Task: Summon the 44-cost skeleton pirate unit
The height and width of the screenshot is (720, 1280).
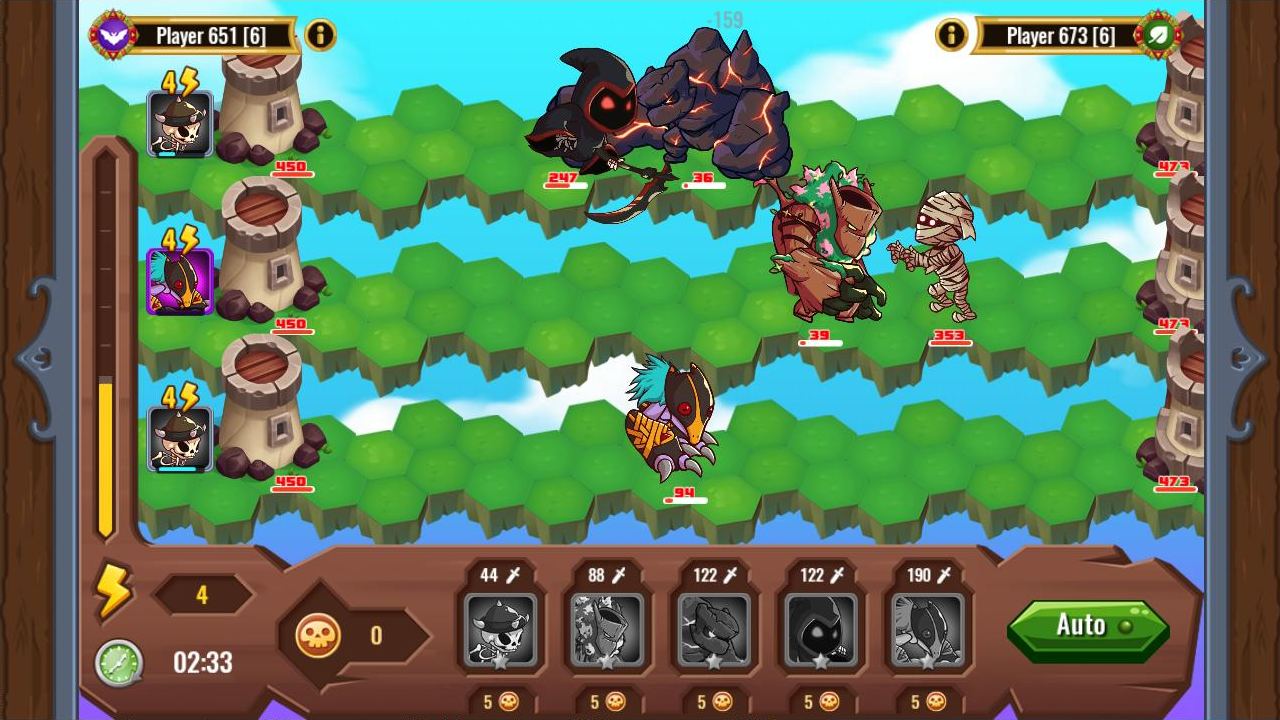Action: (x=500, y=630)
